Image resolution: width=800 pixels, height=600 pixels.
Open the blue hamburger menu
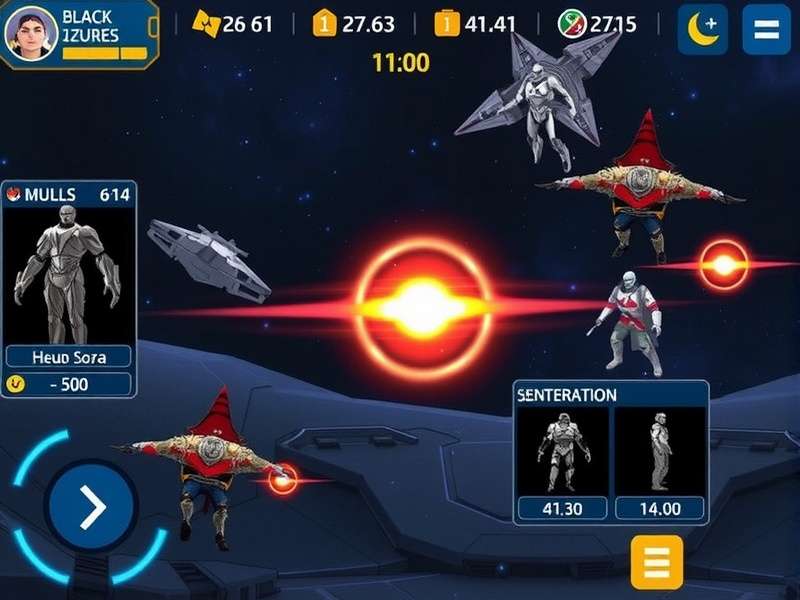coord(766,29)
